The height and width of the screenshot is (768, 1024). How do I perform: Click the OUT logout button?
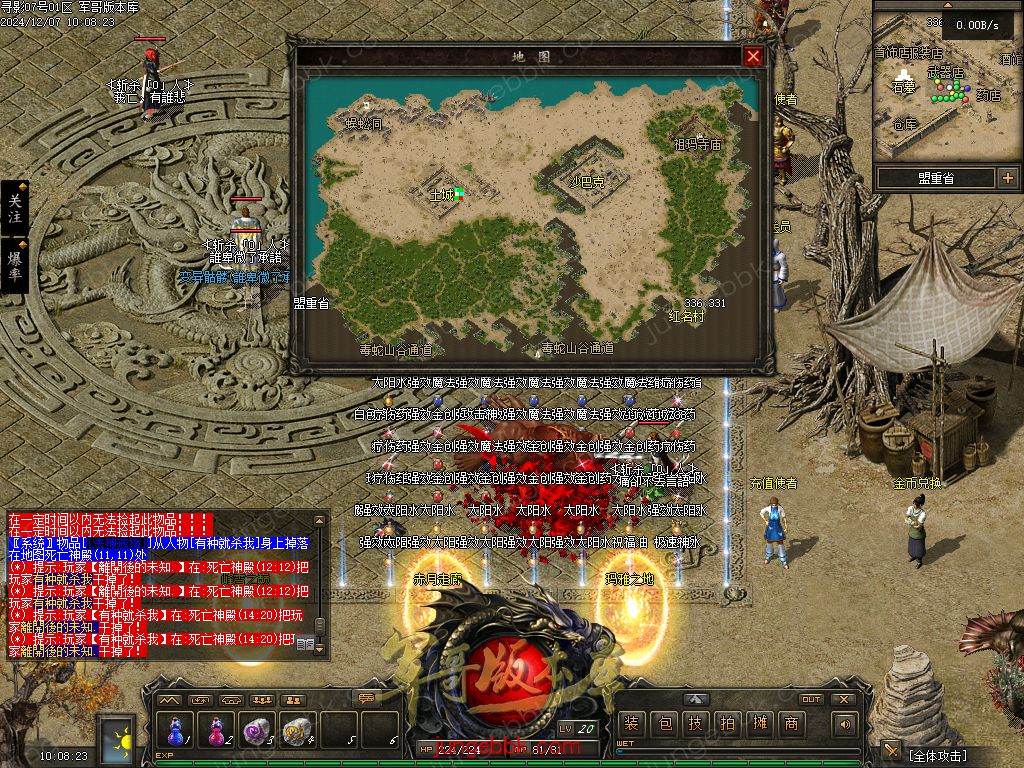pos(811,699)
